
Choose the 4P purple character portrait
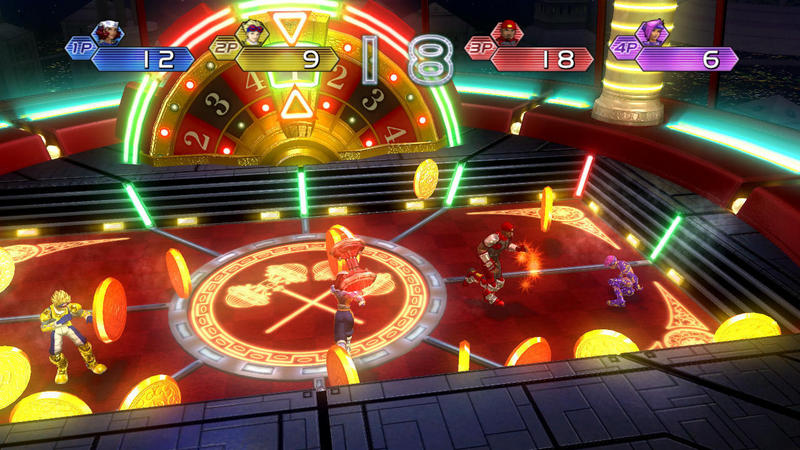(x=653, y=33)
